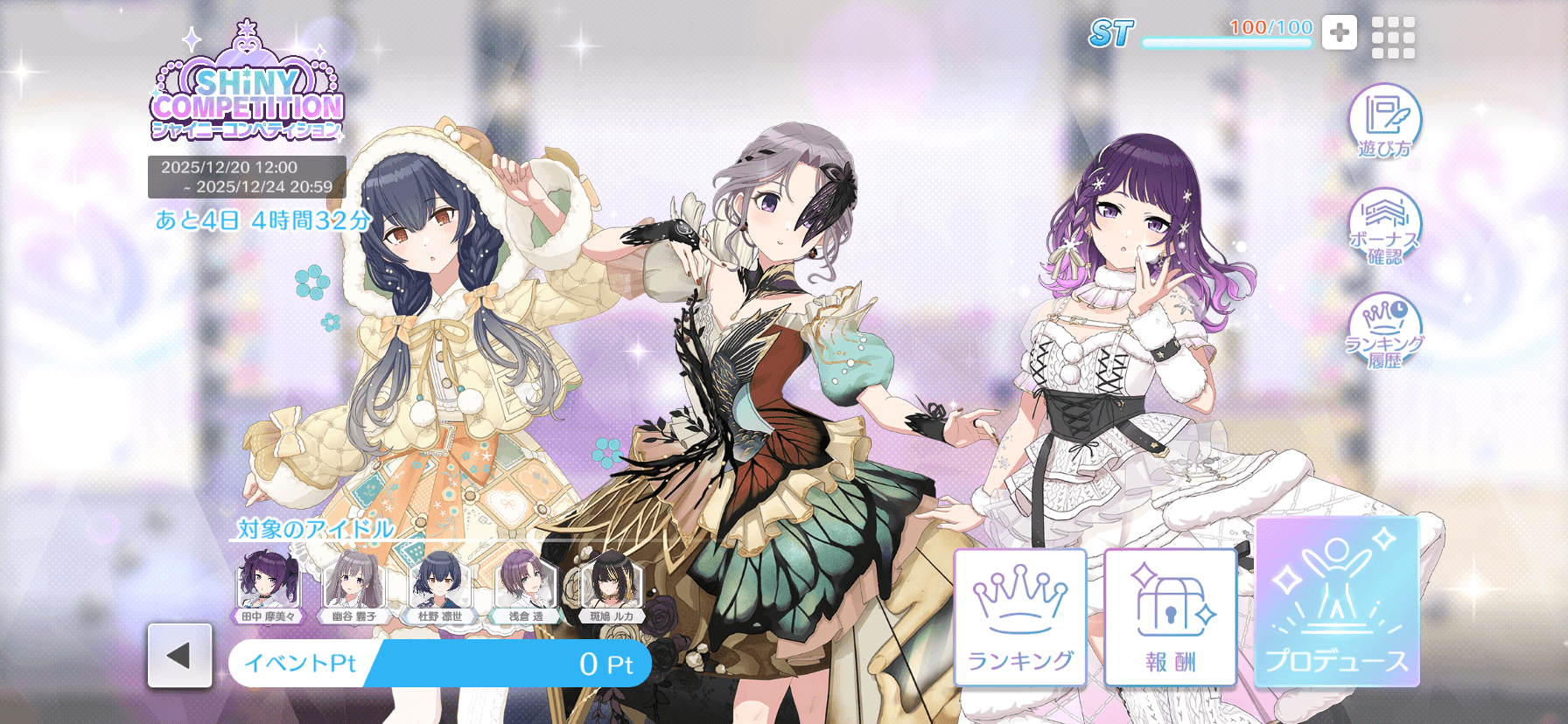Image resolution: width=1568 pixels, height=724 pixels.
Task: Check the ボーナス確認 bonus info
Action: 1384,227
